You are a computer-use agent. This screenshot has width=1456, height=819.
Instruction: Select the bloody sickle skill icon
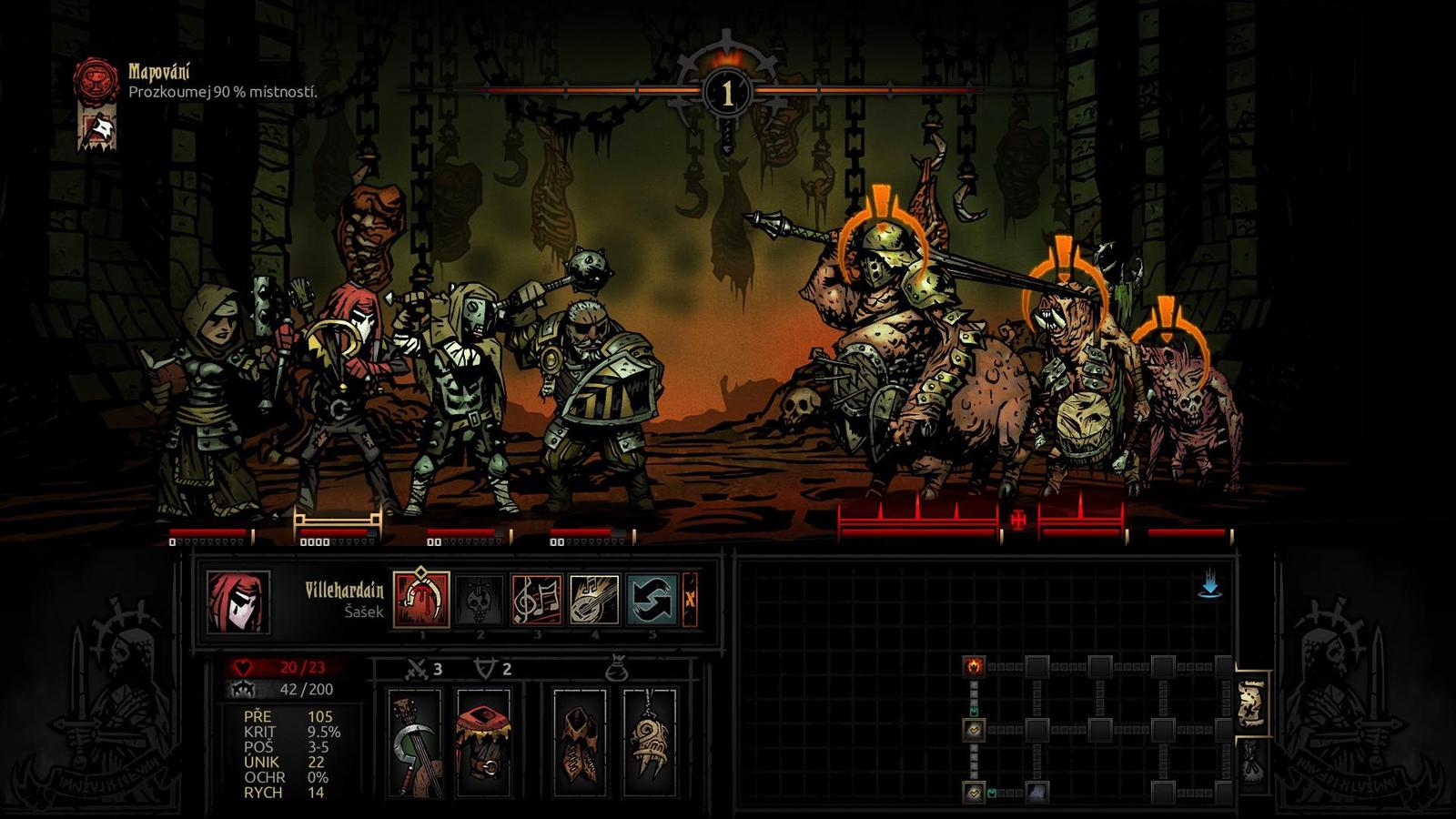point(421,600)
